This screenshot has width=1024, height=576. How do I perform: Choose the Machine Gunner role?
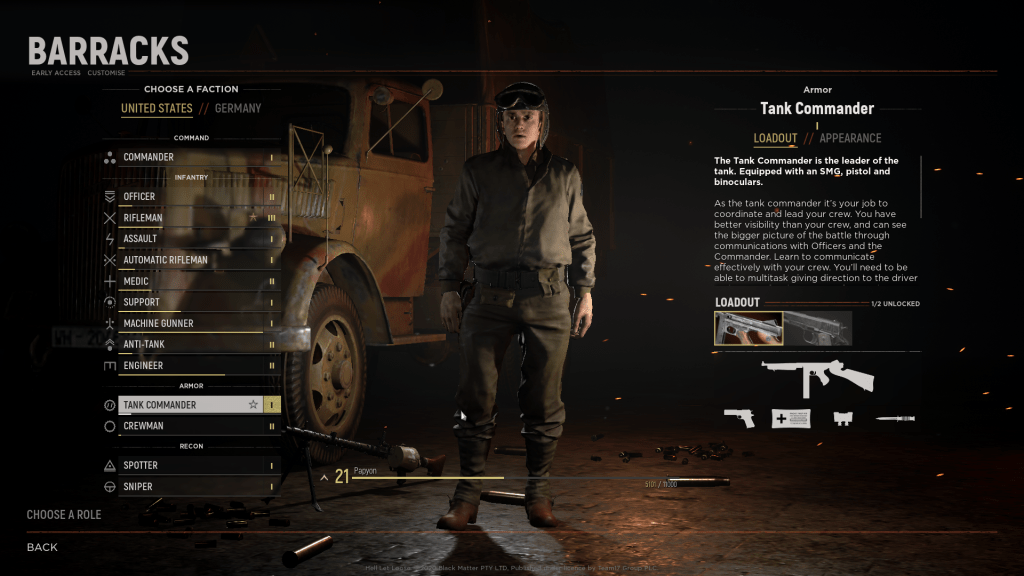coord(190,324)
